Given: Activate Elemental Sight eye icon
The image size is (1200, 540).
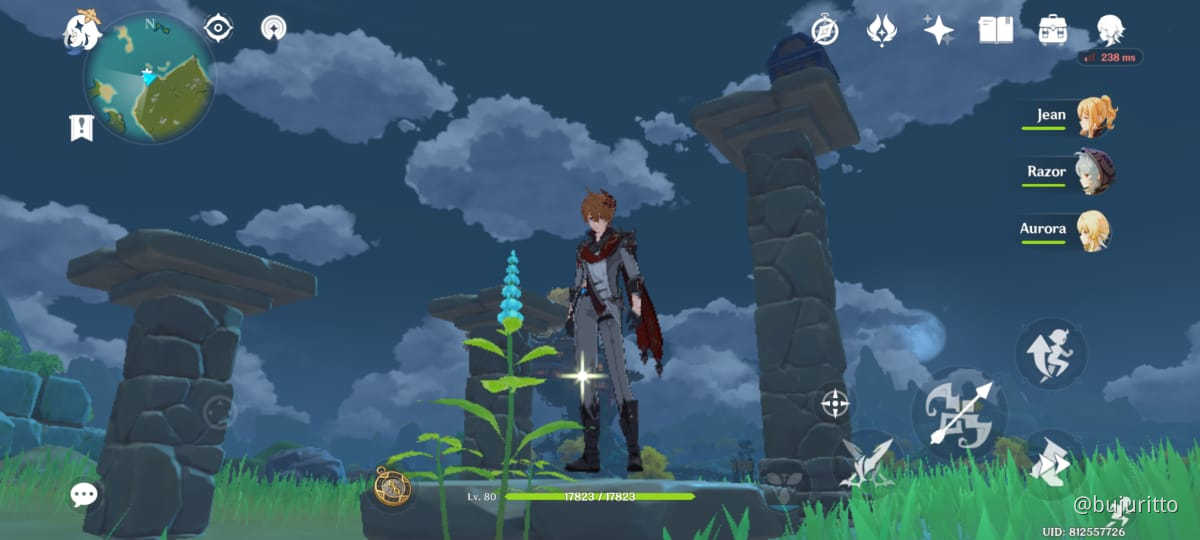Looking at the screenshot, I should 218,28.
